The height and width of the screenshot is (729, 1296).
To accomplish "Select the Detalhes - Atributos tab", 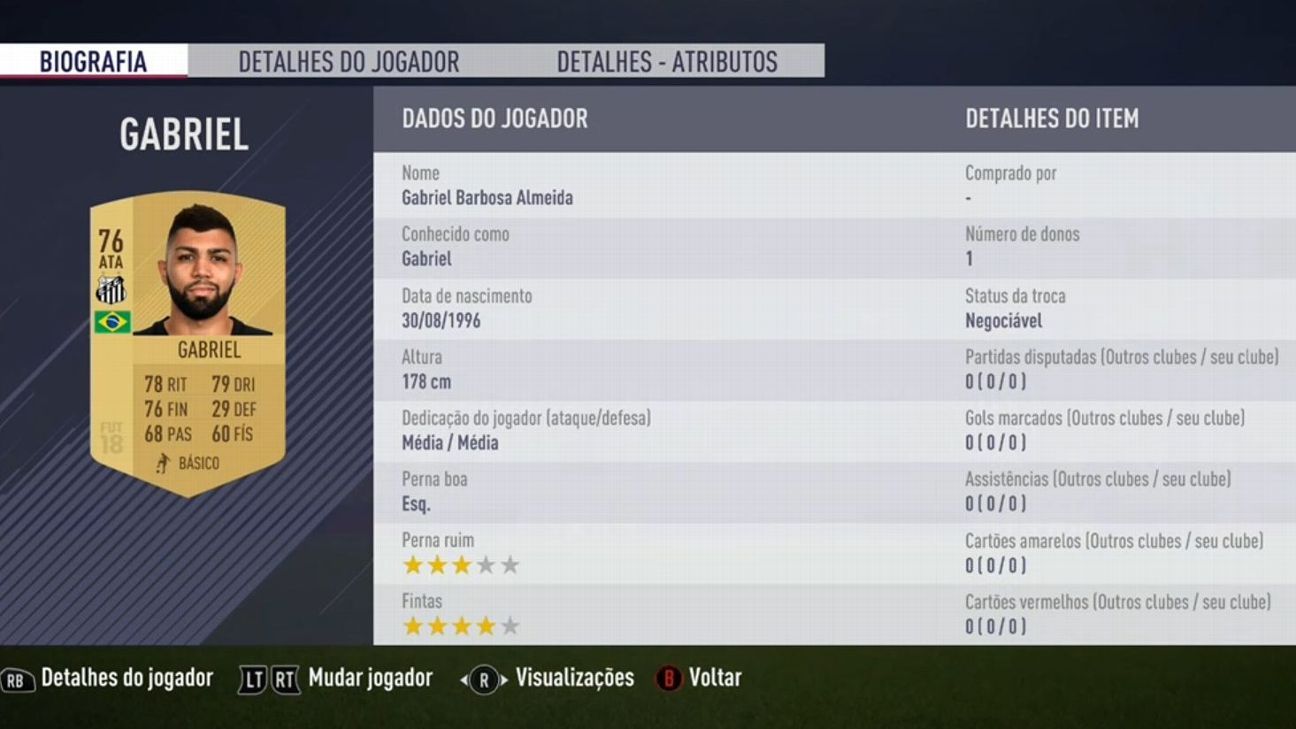I will [666, 61].
